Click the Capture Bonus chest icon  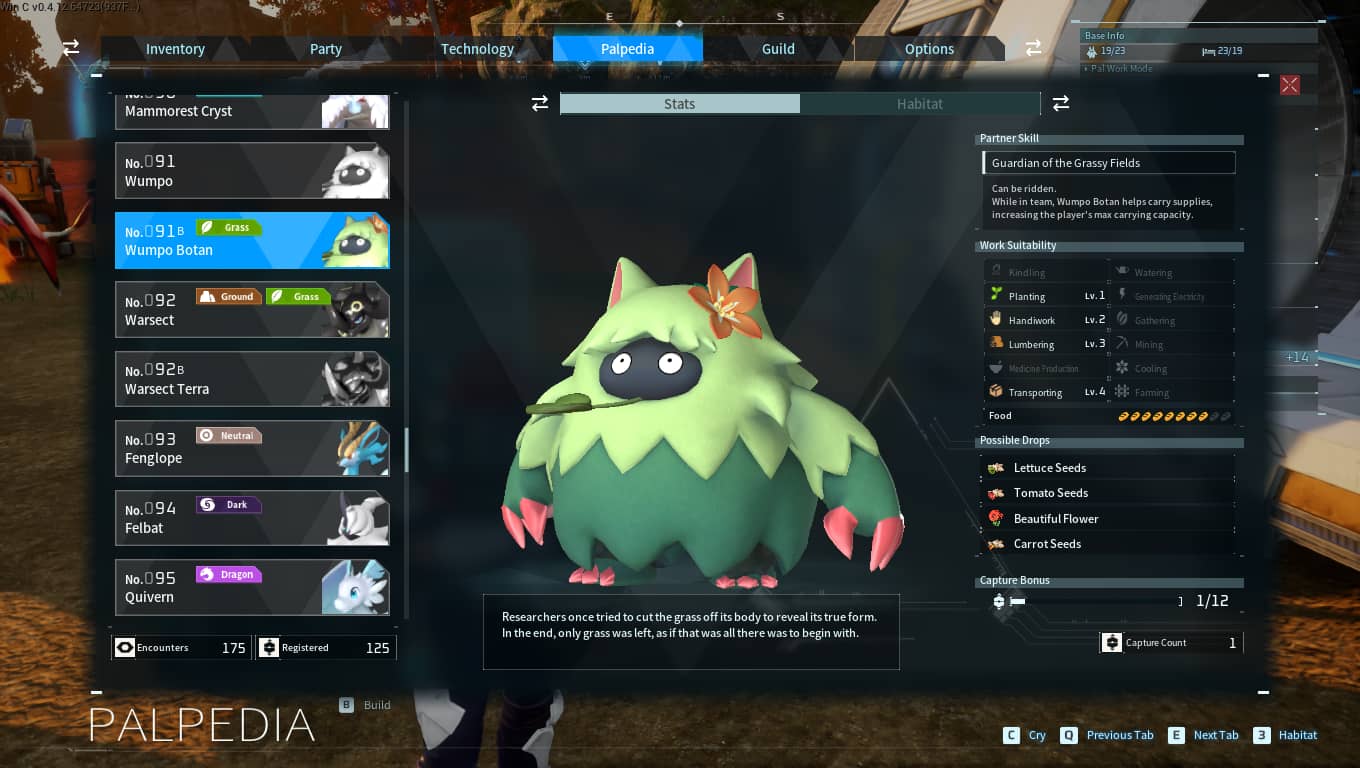pyautogui.click(x=998, y=601)
